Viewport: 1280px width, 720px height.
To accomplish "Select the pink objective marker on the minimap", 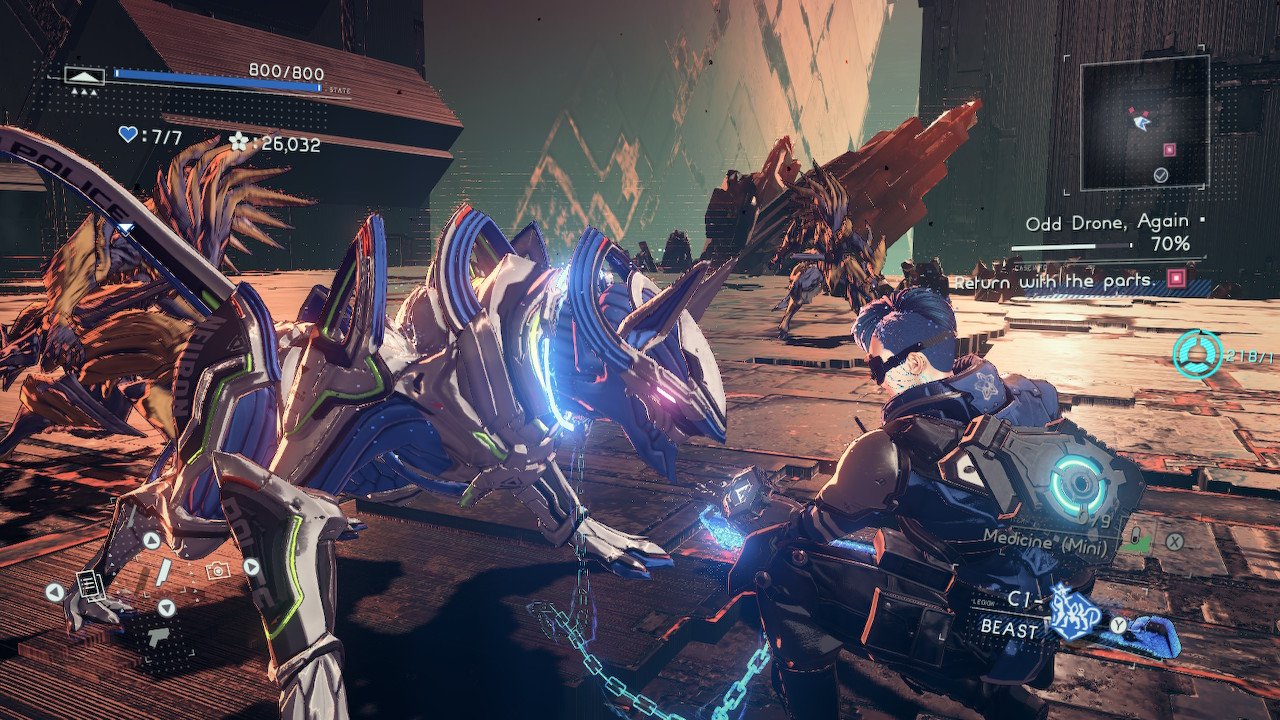I will point(1168,150).
